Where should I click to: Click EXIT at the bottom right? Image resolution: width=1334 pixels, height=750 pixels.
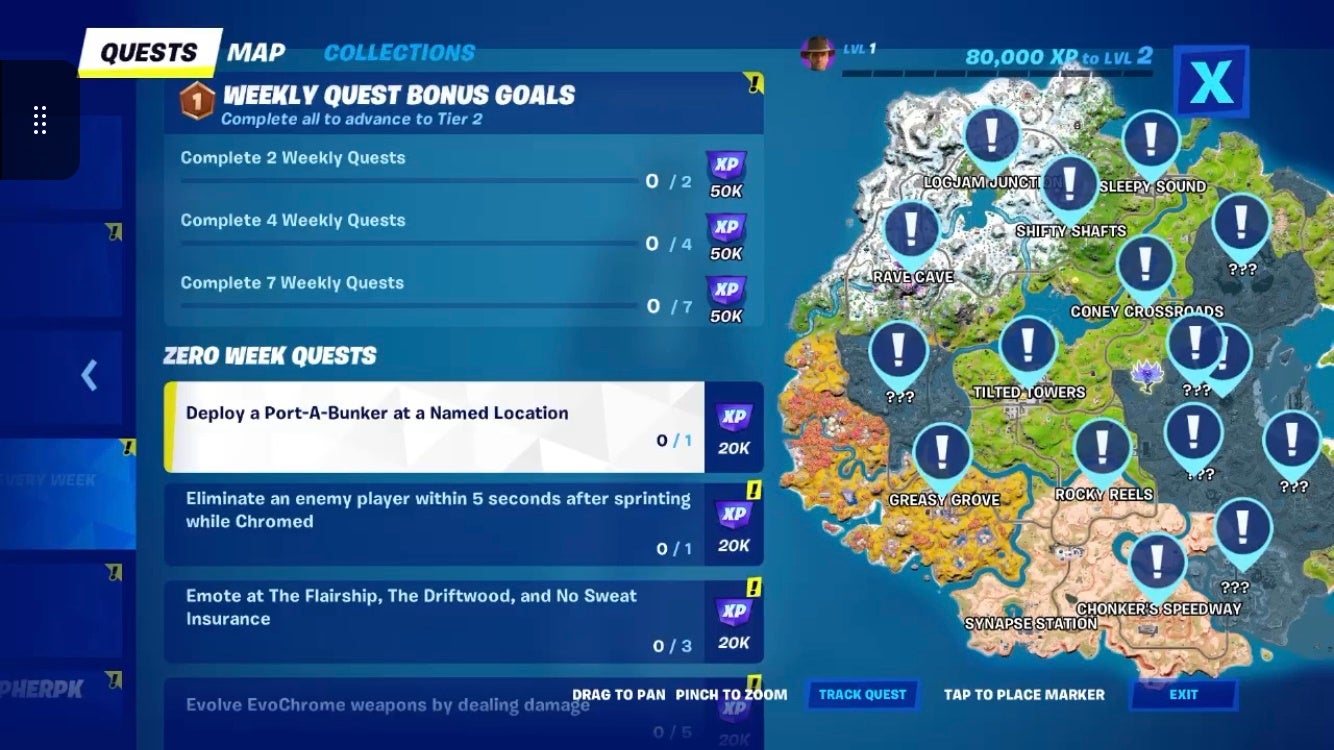tap(1184, 694)
